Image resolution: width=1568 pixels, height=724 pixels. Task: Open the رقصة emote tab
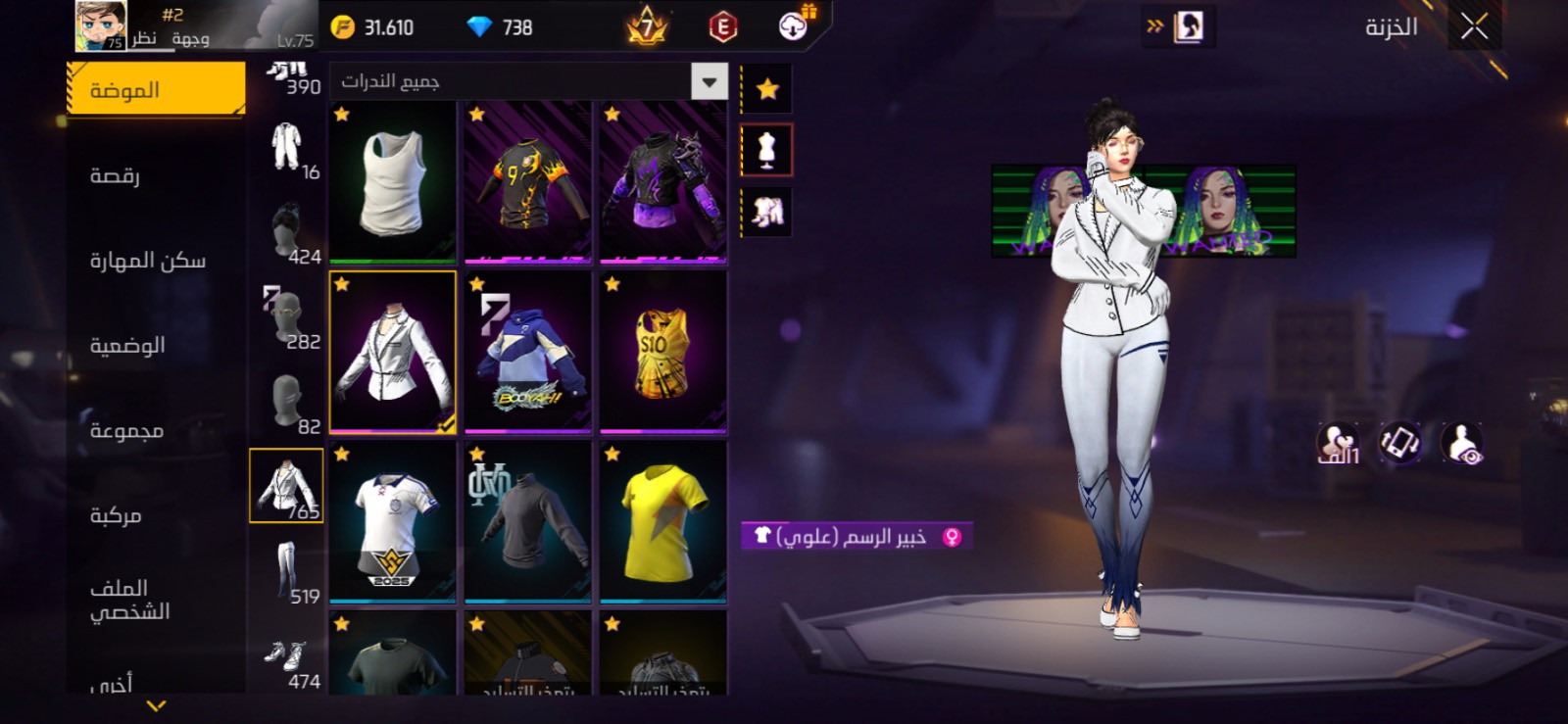point(116,175)
